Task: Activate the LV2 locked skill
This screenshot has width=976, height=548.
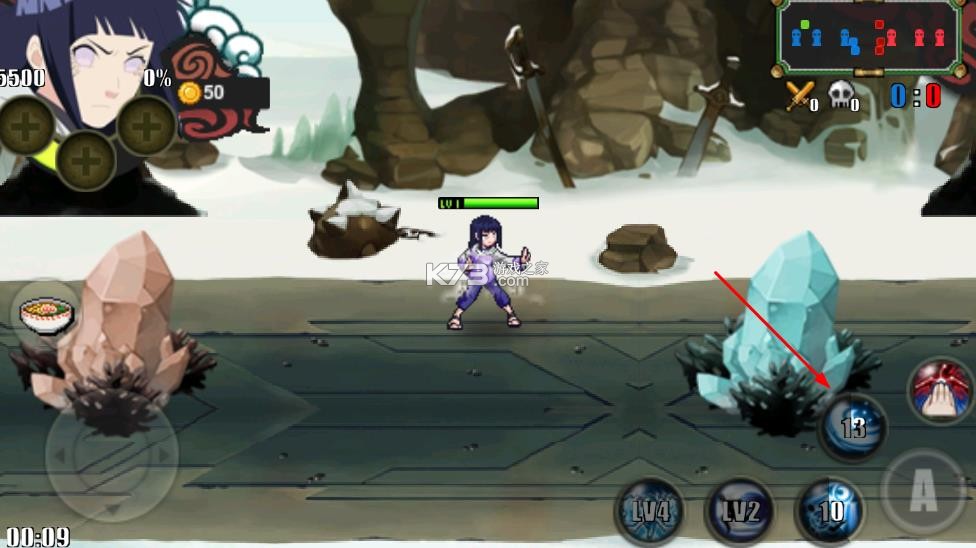Action: pos(739,512)
